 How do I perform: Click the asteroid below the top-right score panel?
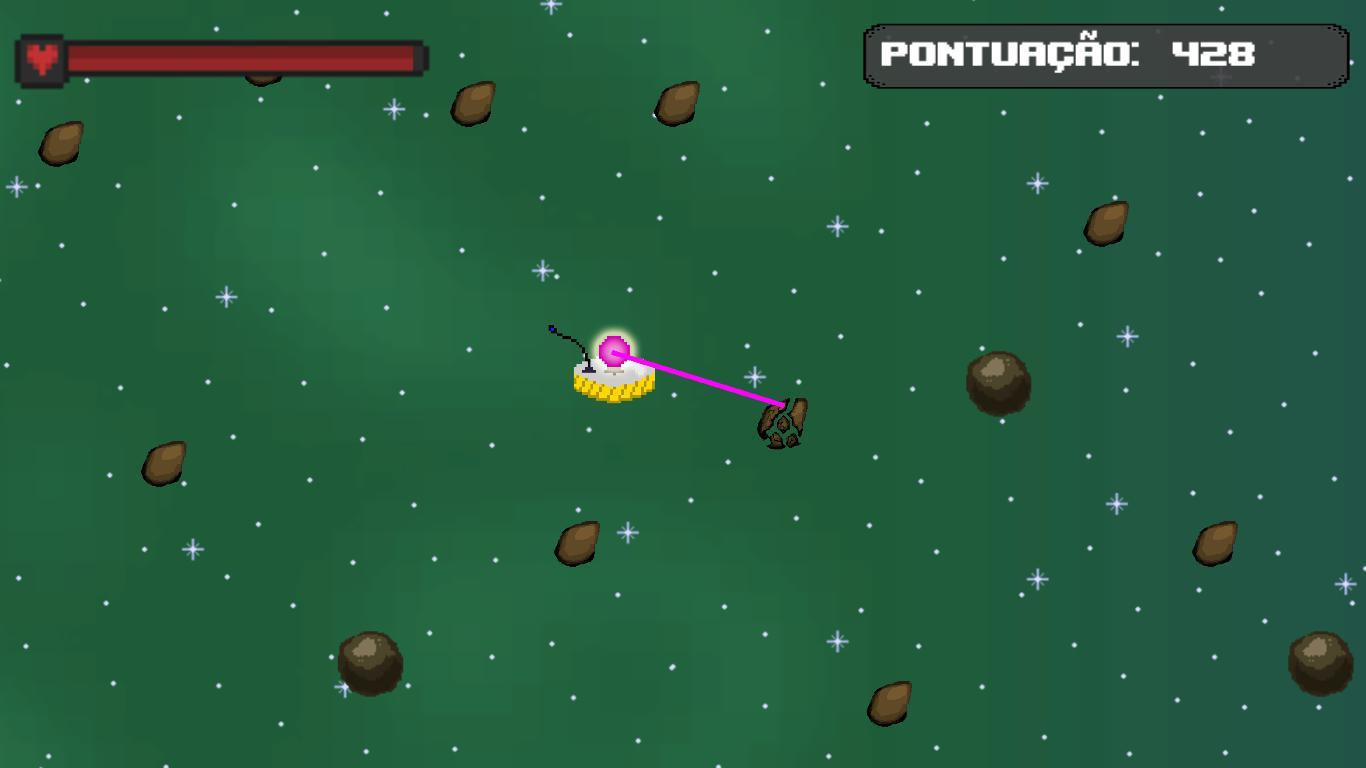pos(1104,224)
